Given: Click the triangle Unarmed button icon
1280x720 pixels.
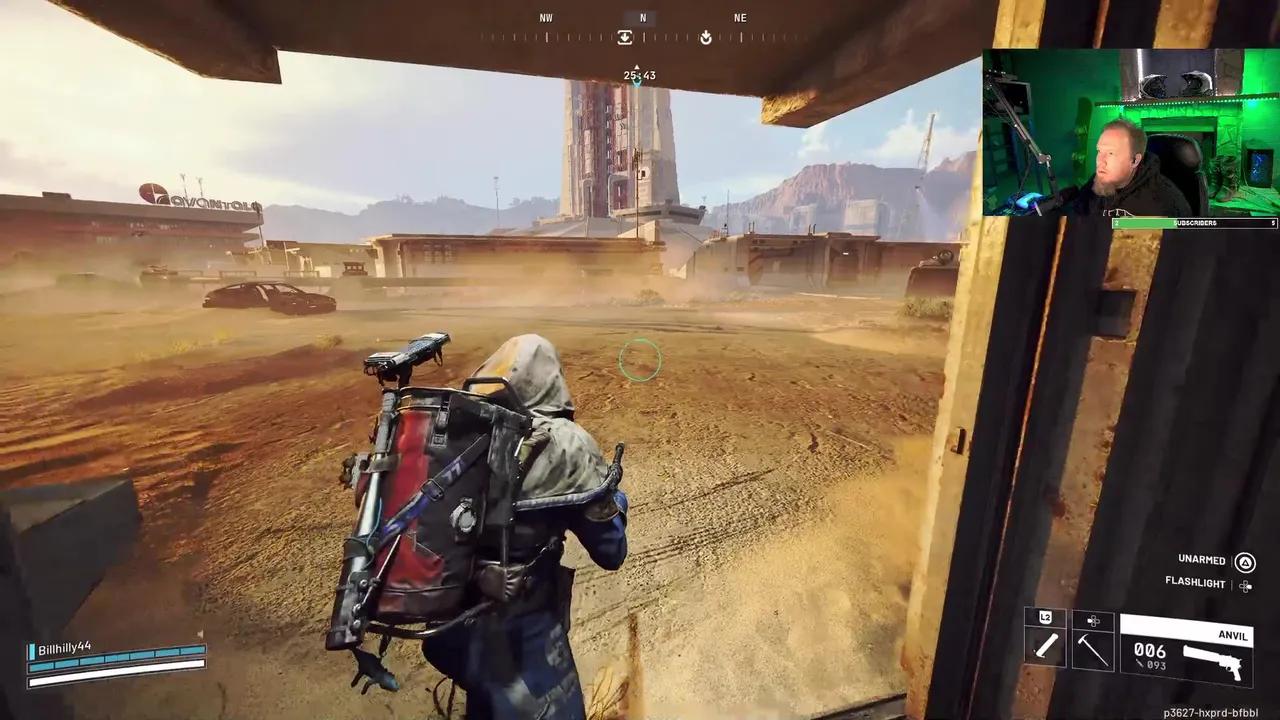Looking at the screenshot, I should pyautogui.click(x=1245, y=560).
